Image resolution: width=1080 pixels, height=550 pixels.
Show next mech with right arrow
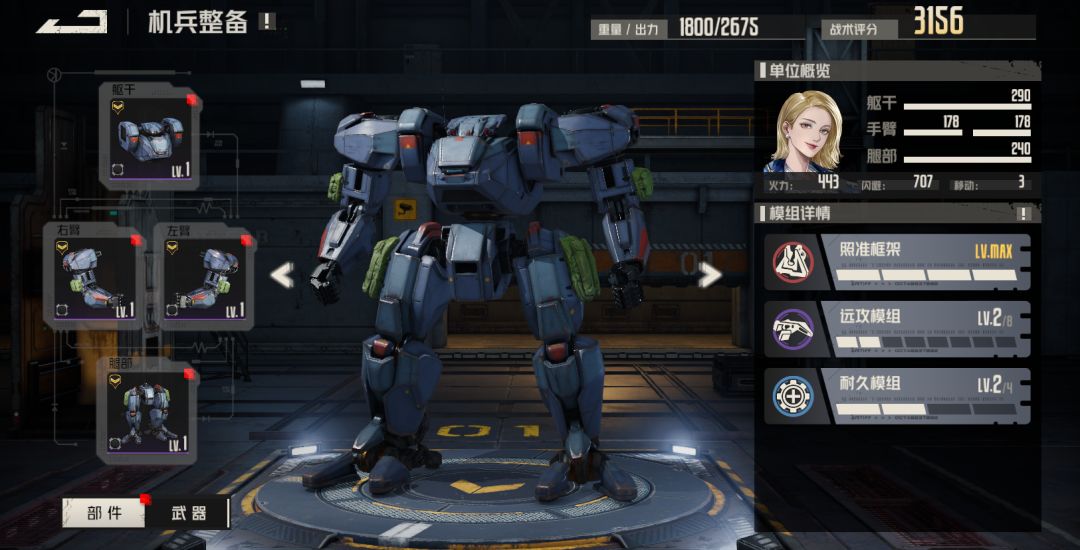coord(710,274)
